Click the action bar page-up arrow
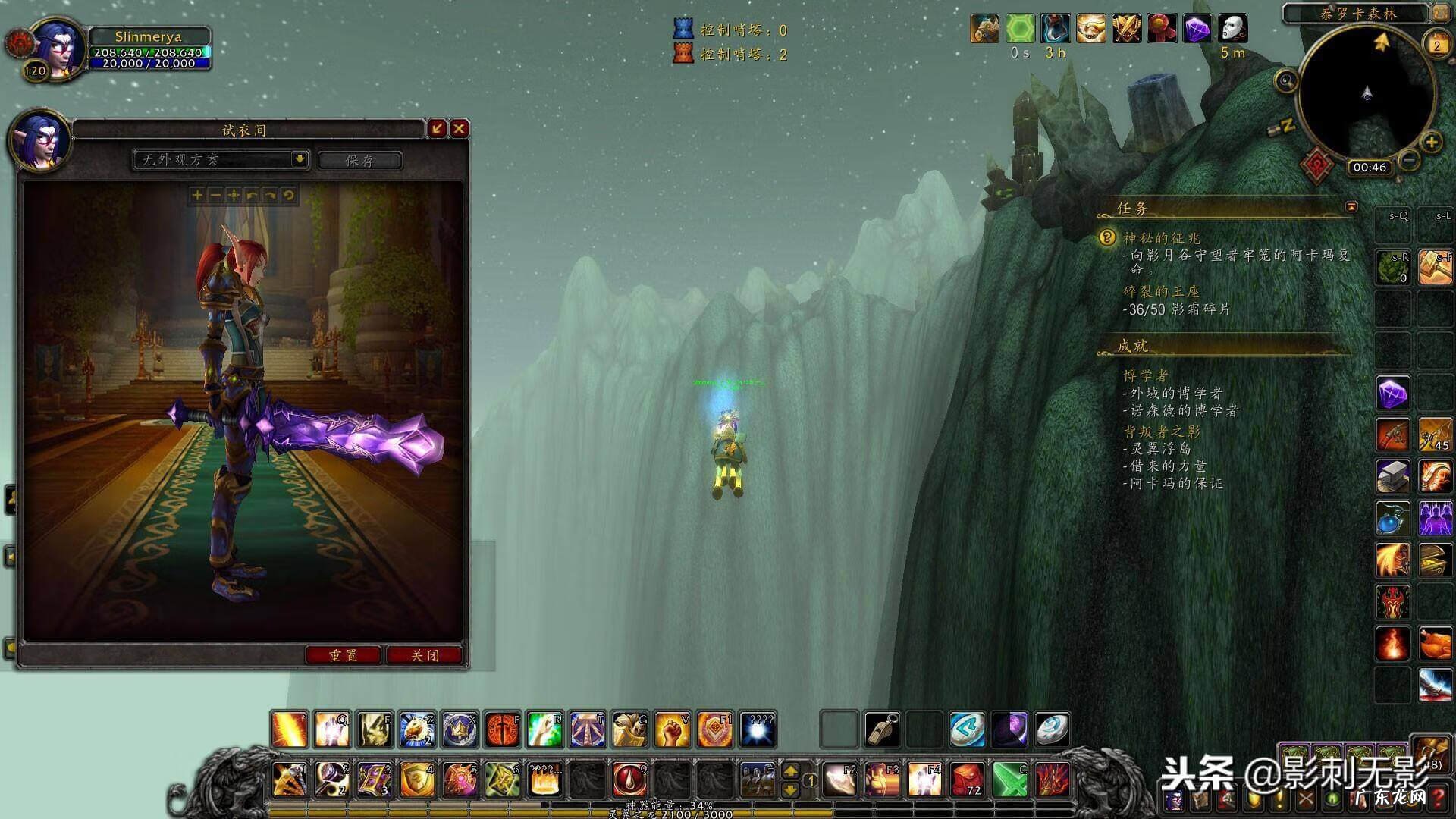This screenshot has width=1456, height=819. click(x=790, y=771)
